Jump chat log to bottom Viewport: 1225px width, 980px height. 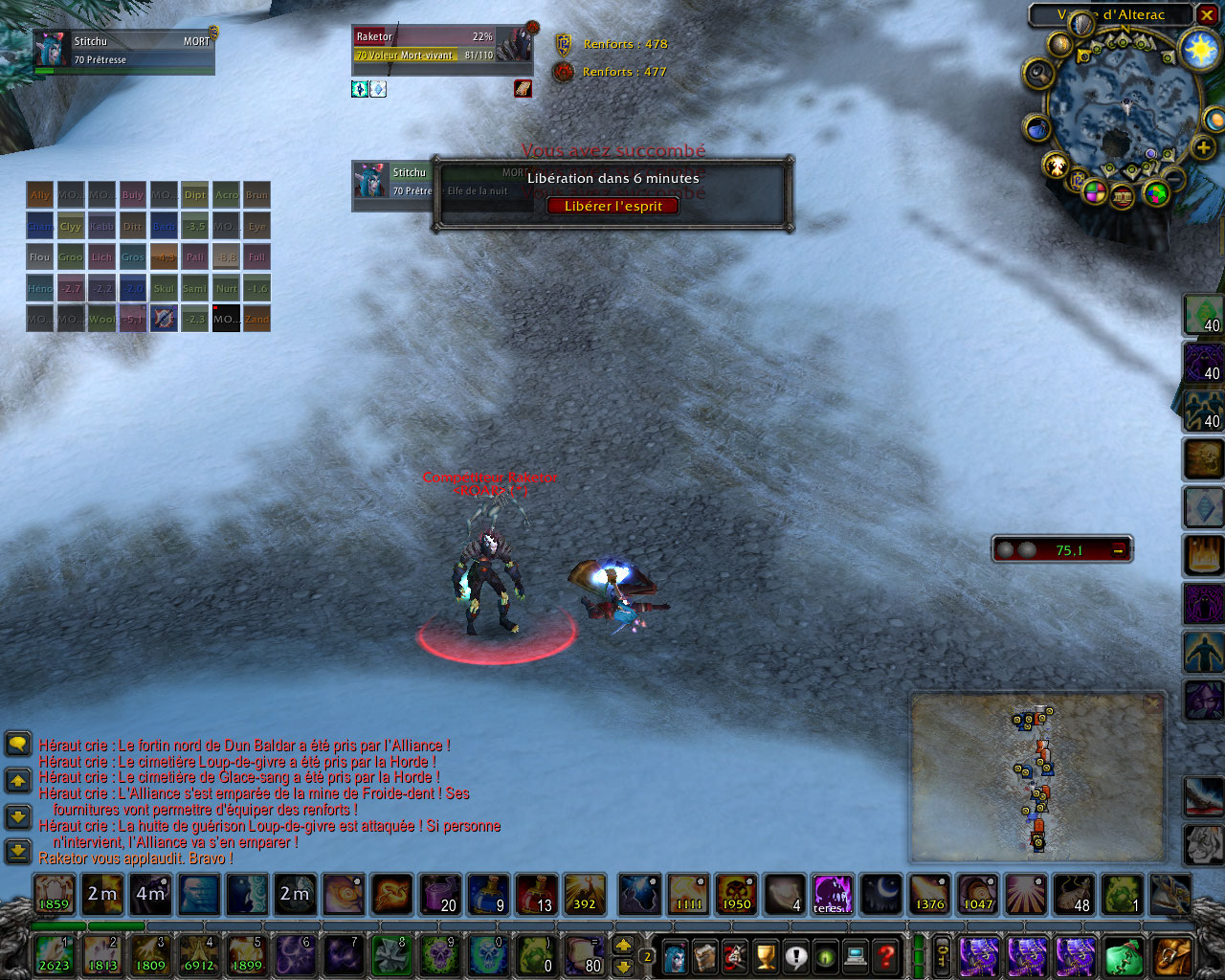point(18,849)
